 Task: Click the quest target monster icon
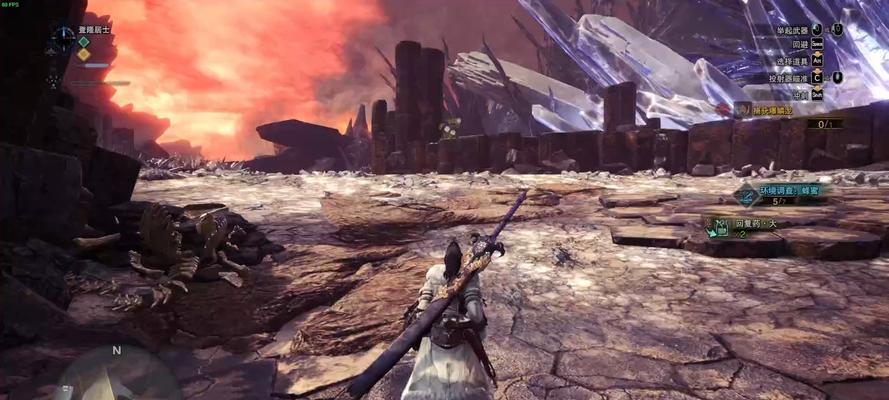740,108
